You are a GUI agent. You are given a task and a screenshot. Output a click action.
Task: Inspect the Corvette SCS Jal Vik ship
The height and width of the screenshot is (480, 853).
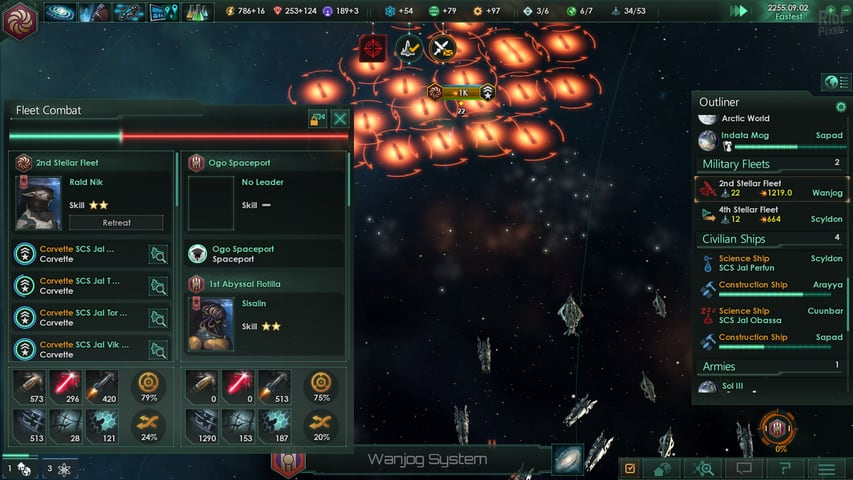pos(158,348)
